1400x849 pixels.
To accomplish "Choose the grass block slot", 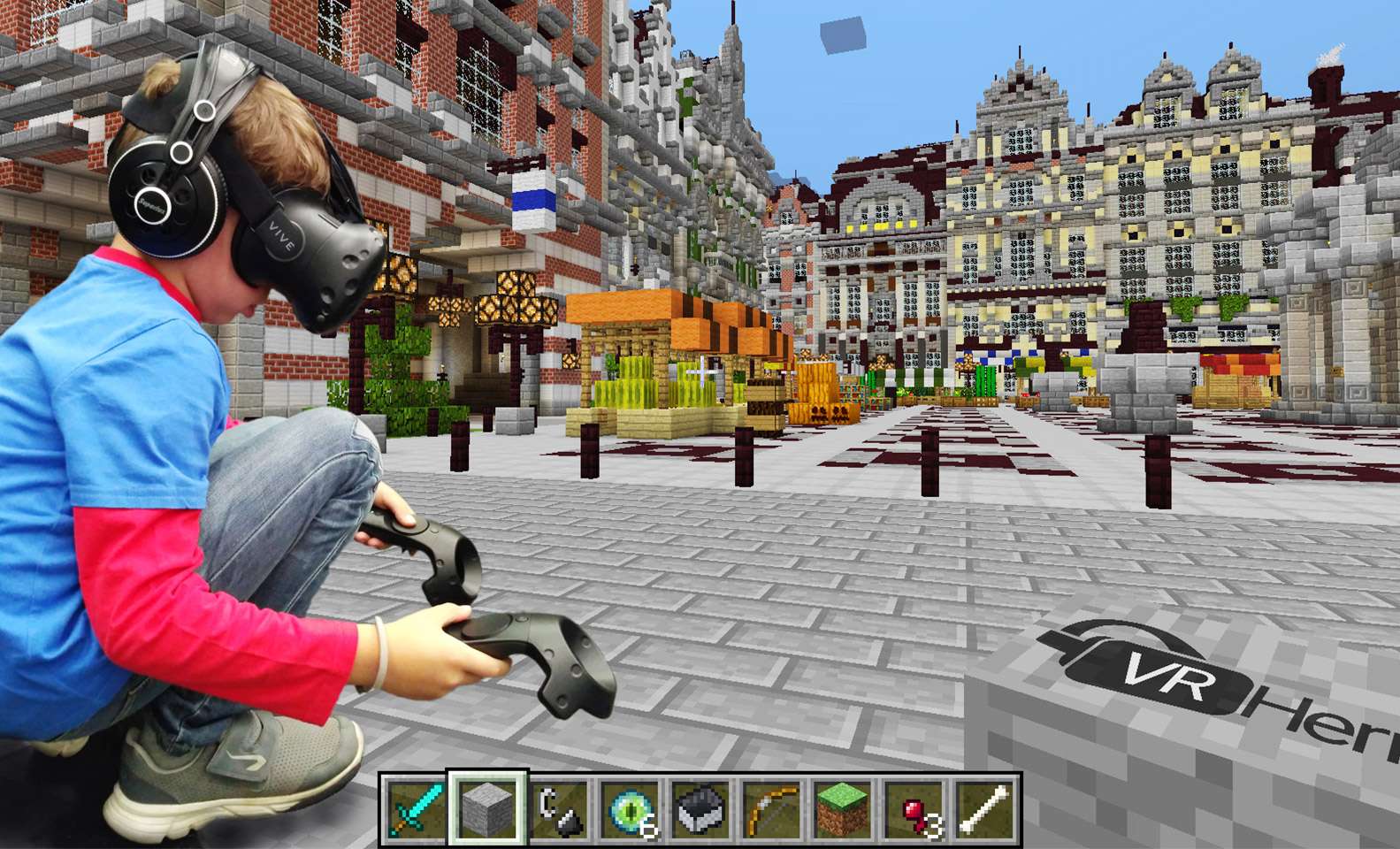I will coord(842,809).
